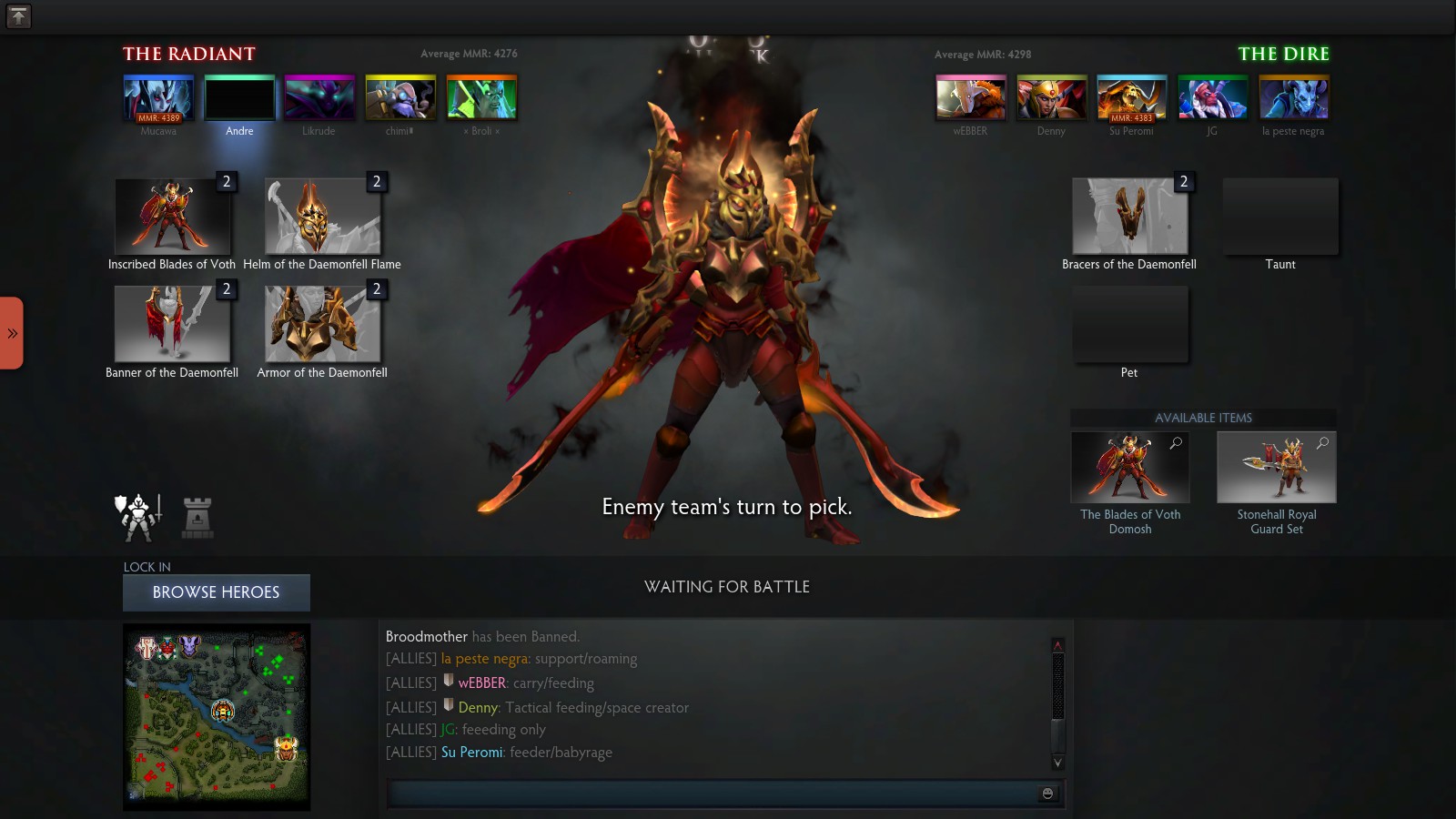The width and height of the screenshot is (1456, 819).
Task: Select the empty Pet slot
Action: pyautogui.click(x=1129, y=324)
